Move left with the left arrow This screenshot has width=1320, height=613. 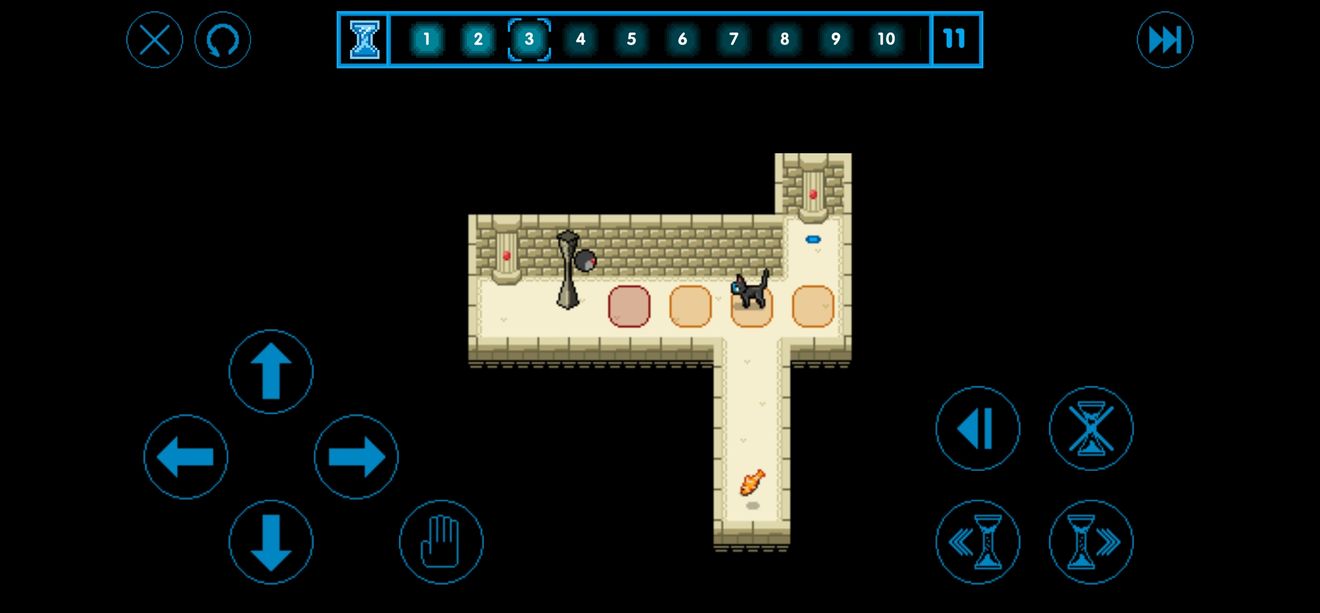(186, 457)
